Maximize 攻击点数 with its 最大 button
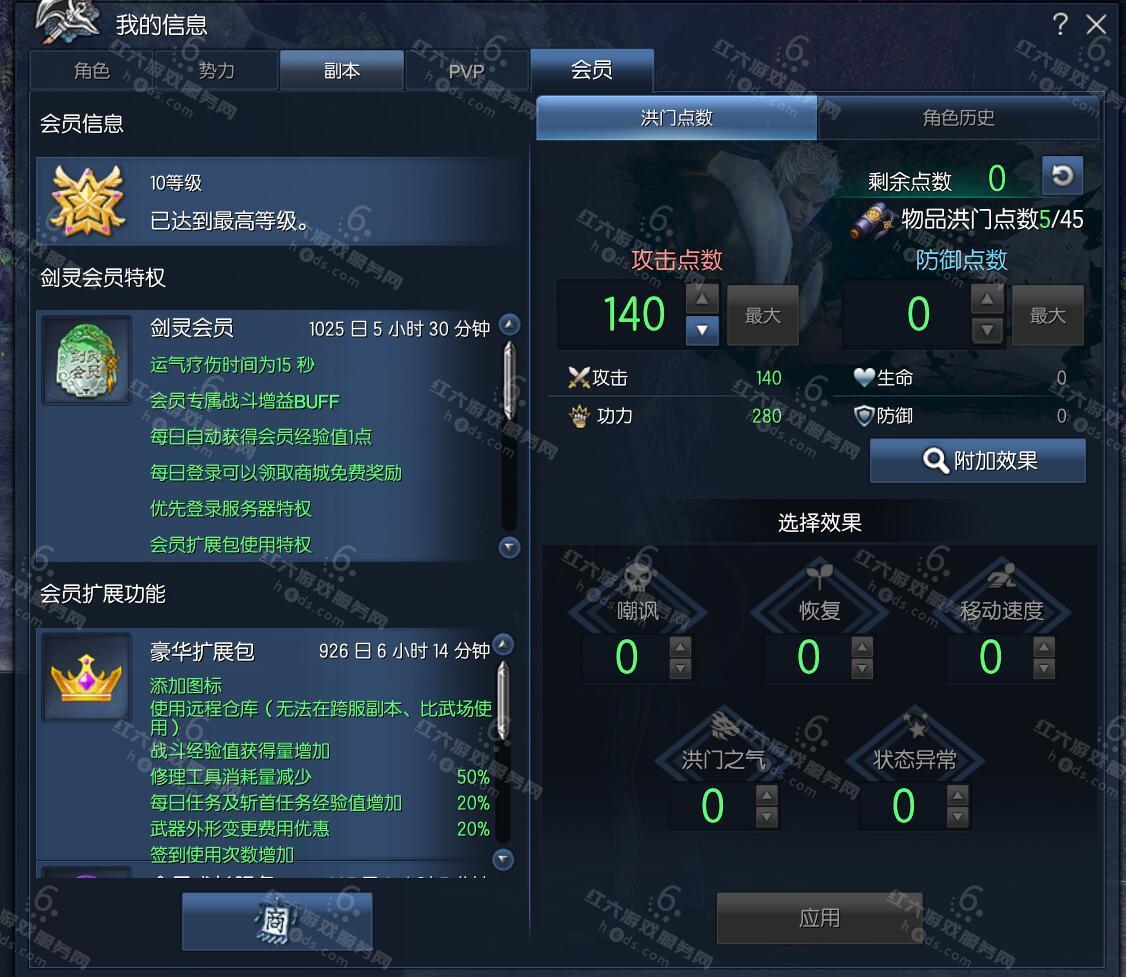 pyautogui.click(x=762, y=316)
